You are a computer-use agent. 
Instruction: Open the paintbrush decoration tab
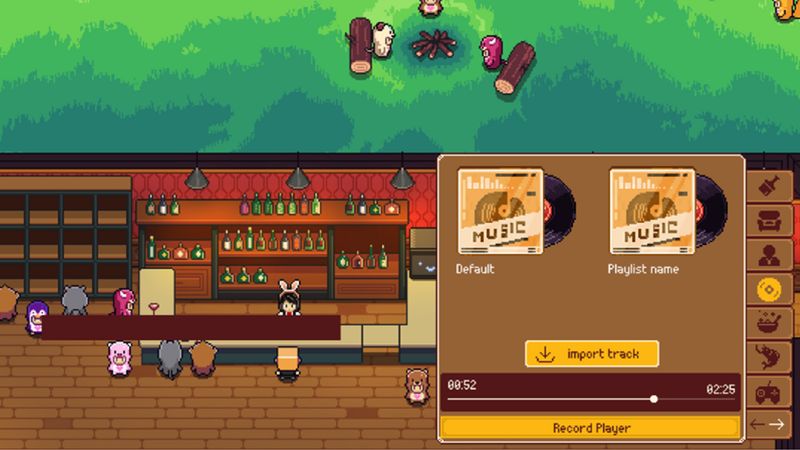771,186
